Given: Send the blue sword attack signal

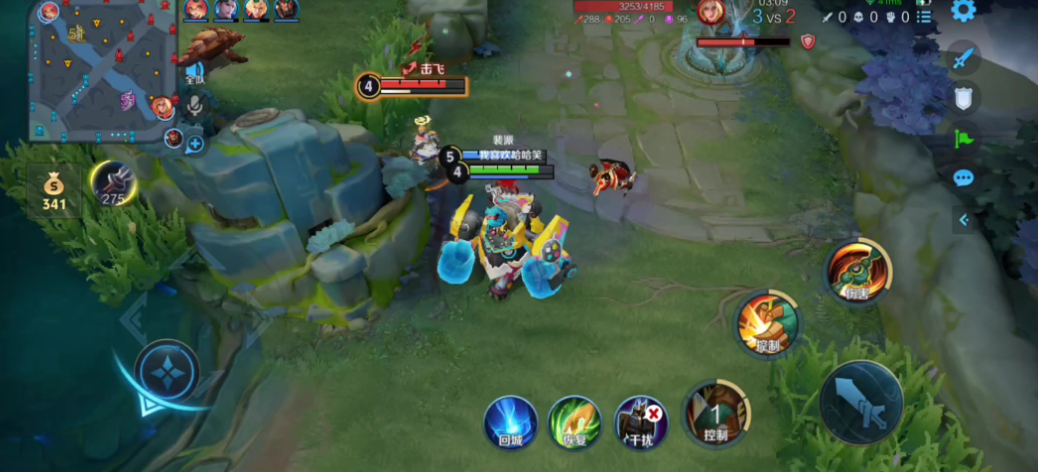Looking at the screenshot, I should (963, 58).
